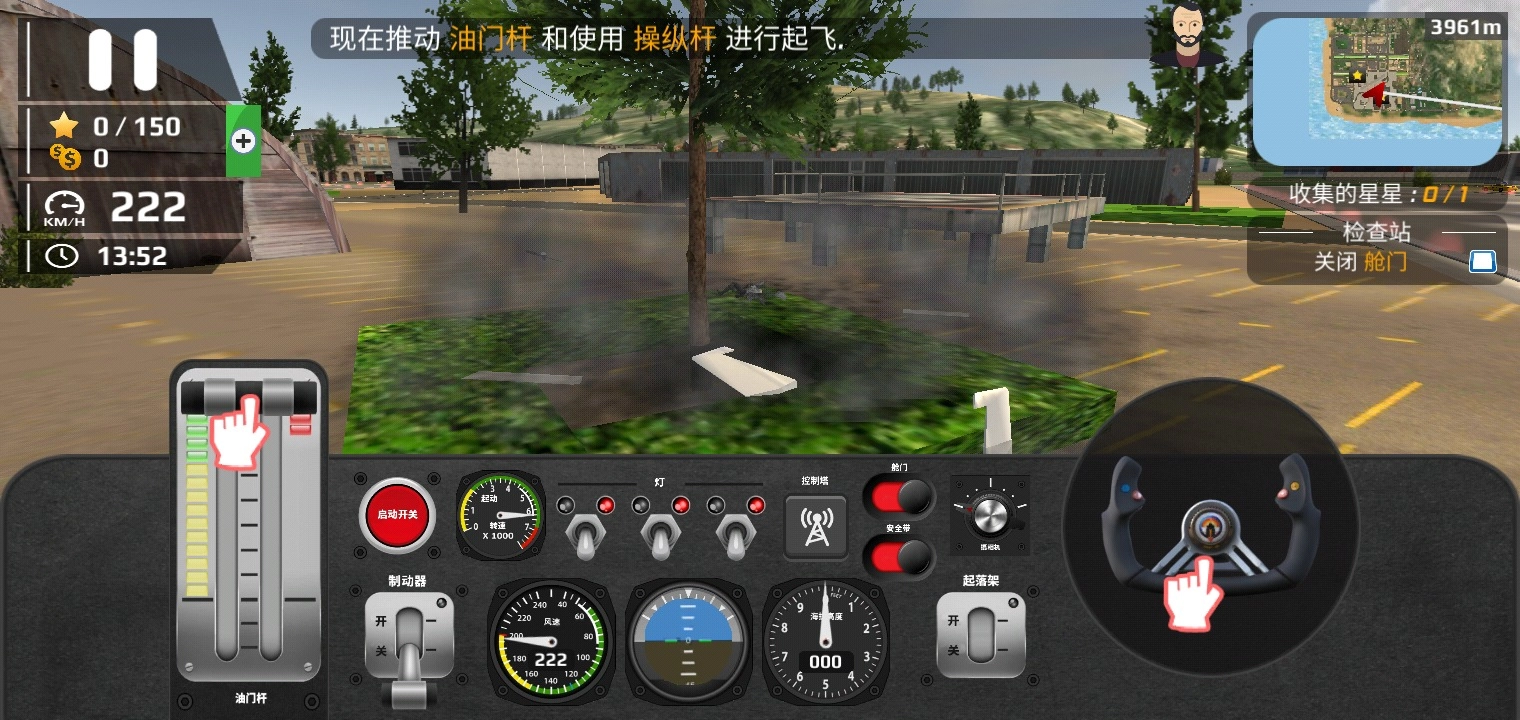Check the 关闭舱门 checkbox at checkpoint panel
This screenshot has width=1520, height=720.
point(1482,261)
